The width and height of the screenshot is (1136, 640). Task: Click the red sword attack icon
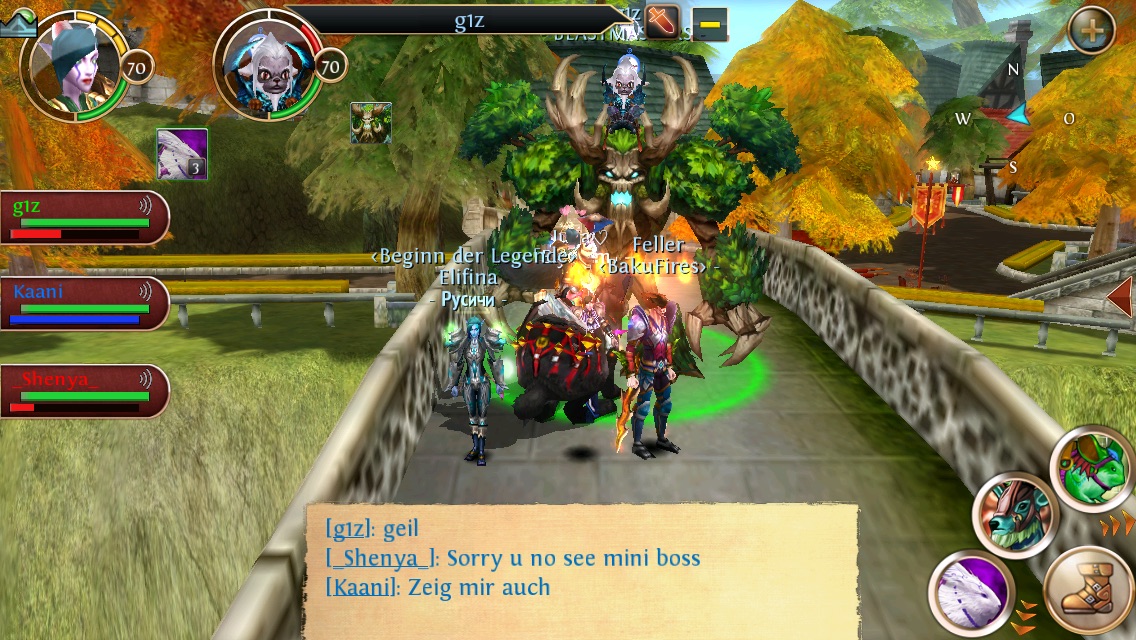pos(662,21)
